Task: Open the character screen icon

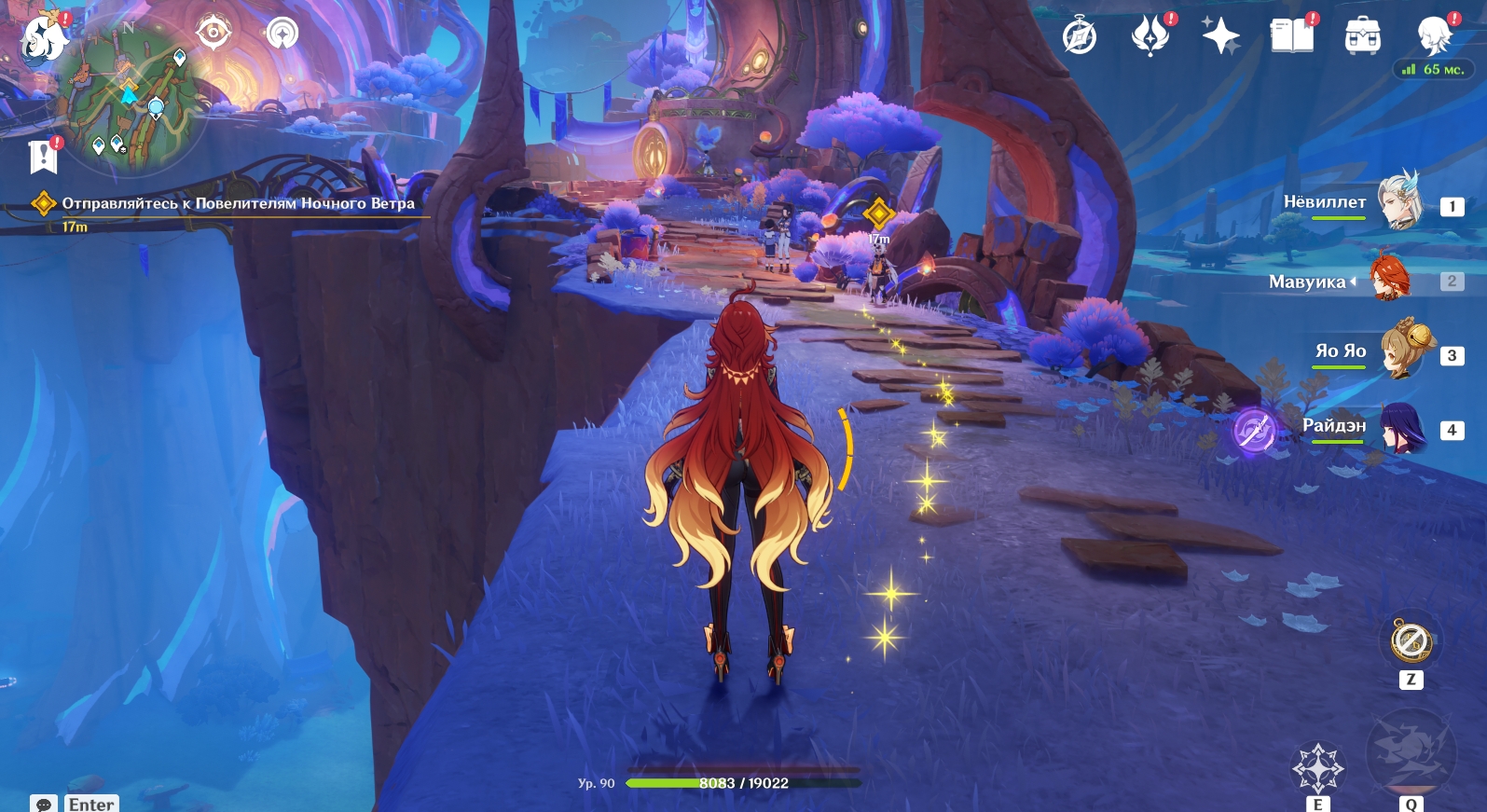Action: tap(1433, 36)
